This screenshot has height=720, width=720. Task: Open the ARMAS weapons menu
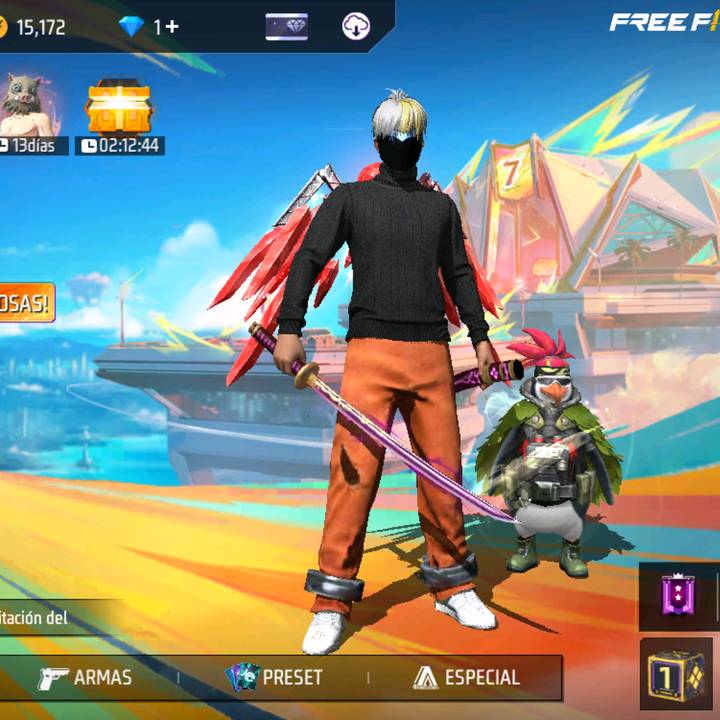point(86,677)
